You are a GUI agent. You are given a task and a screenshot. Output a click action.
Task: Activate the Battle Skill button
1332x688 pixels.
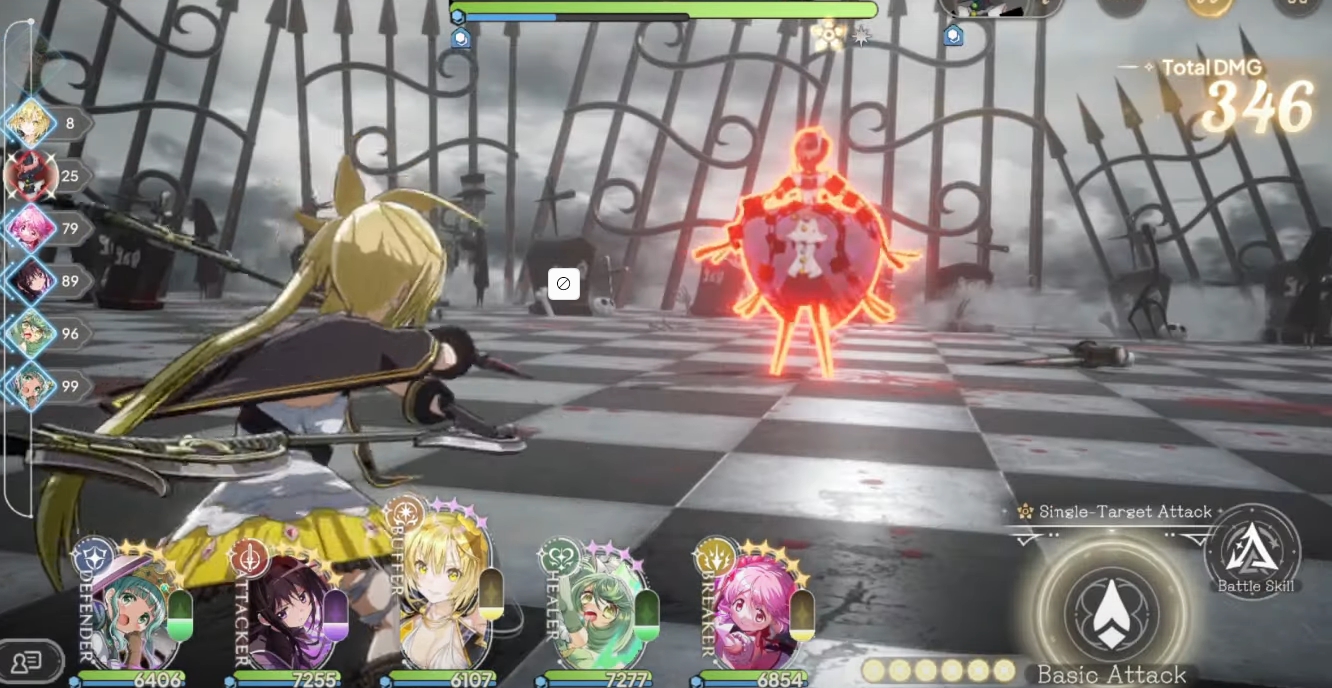(1254, 552)
